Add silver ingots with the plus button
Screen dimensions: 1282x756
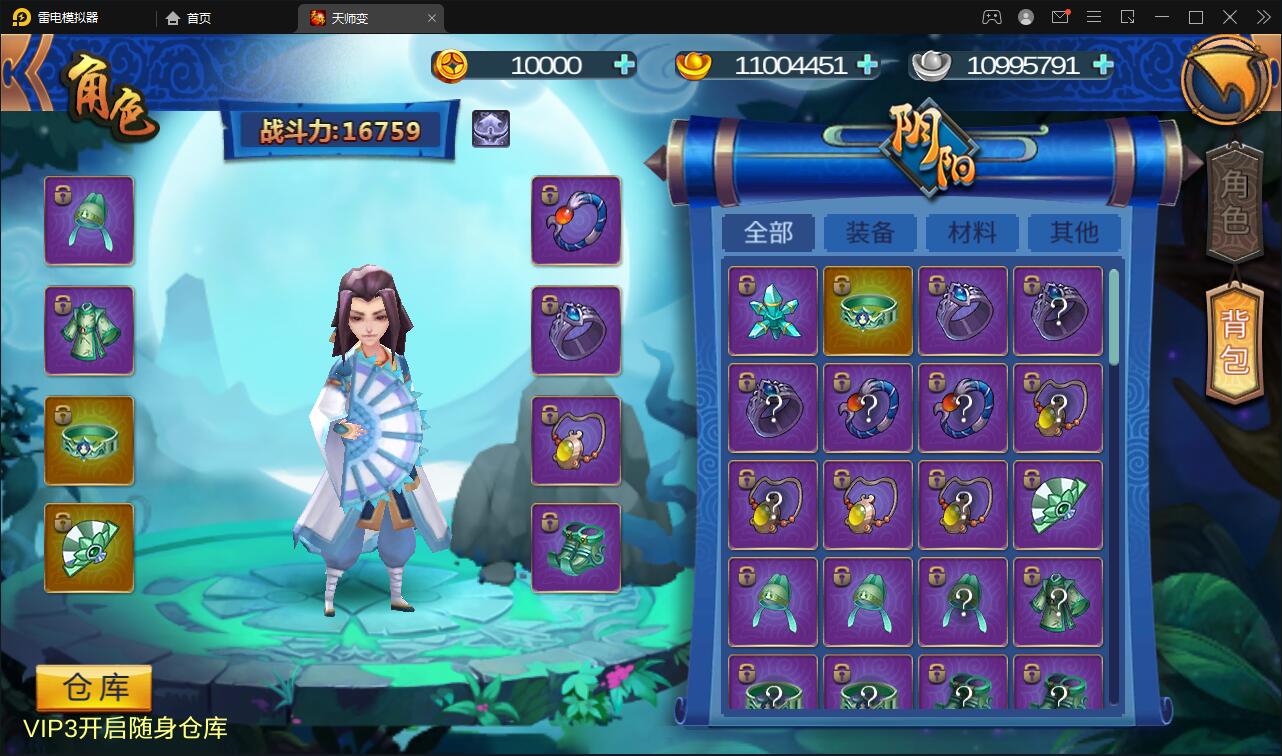tap(1103, 65)
